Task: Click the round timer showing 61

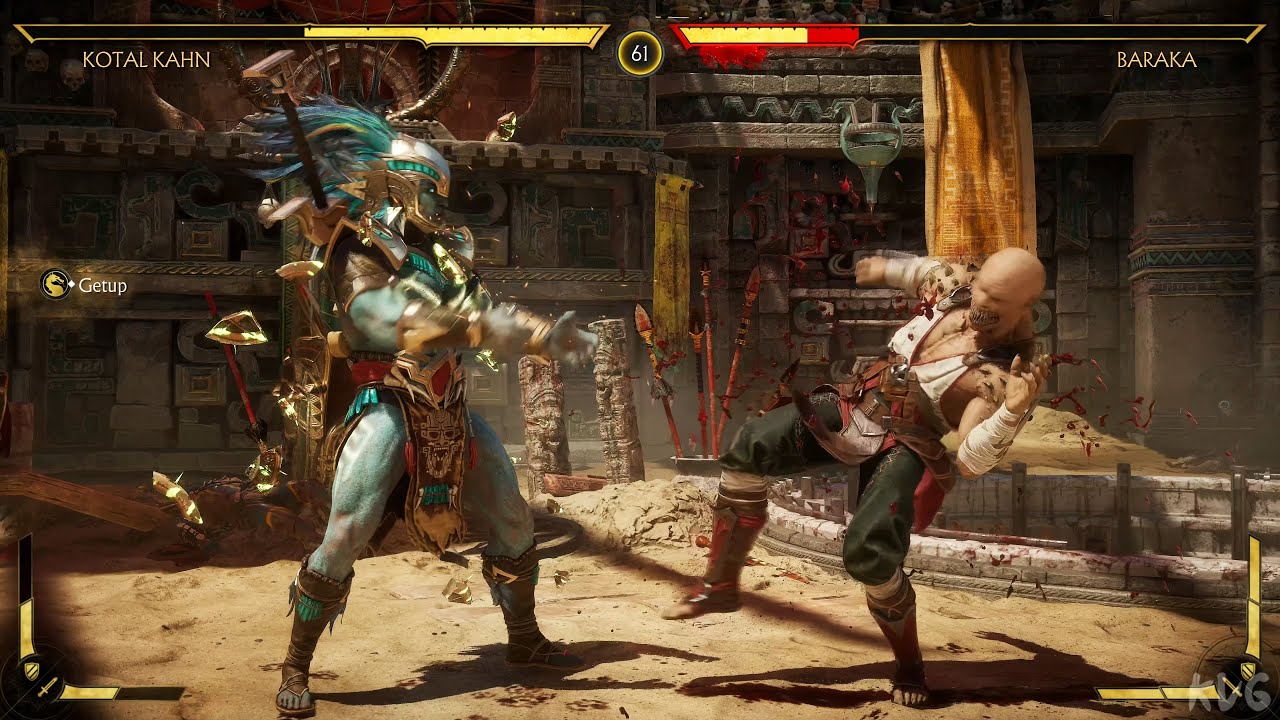Action: click(640, 48)
